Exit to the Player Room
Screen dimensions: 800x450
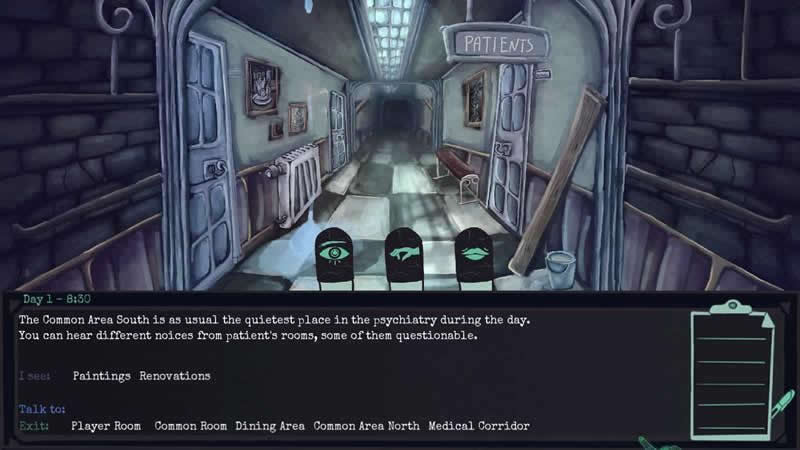point(105,426)
